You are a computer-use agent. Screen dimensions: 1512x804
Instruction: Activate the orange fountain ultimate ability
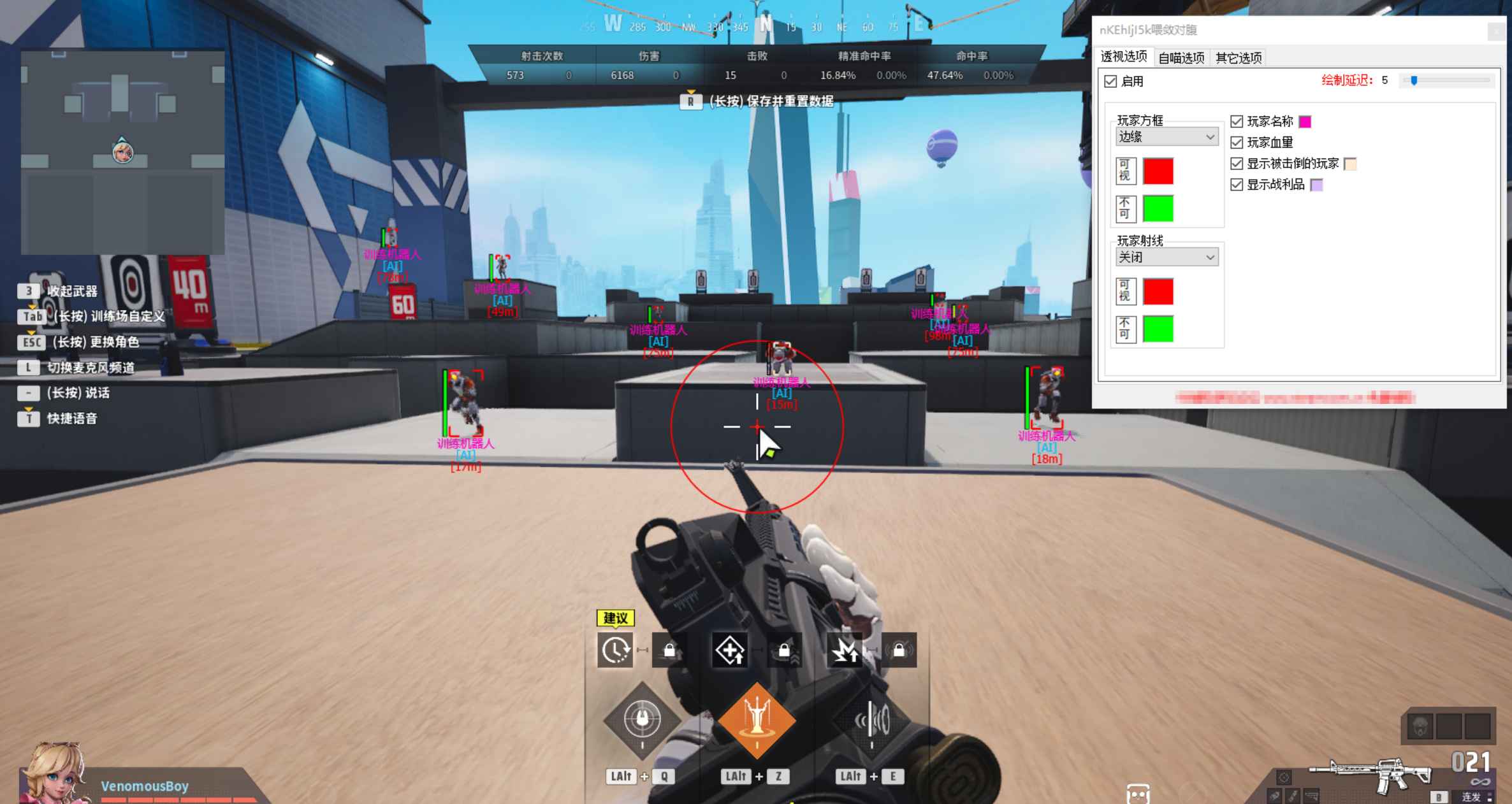pyautogui.click(x=757, y=721)
